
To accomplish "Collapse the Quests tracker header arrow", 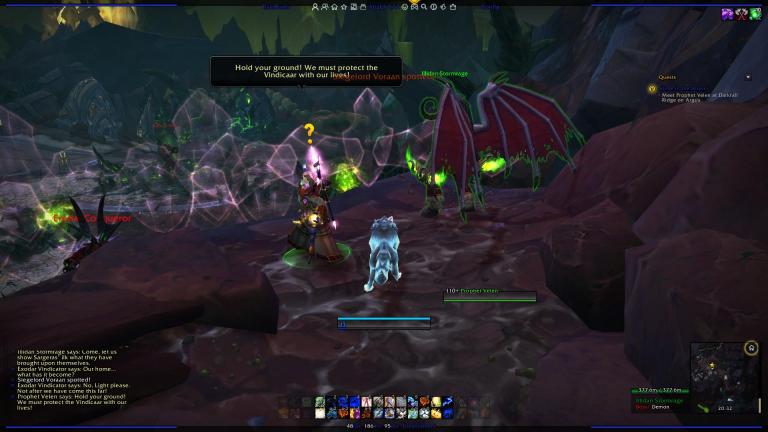I will point(748,77).
